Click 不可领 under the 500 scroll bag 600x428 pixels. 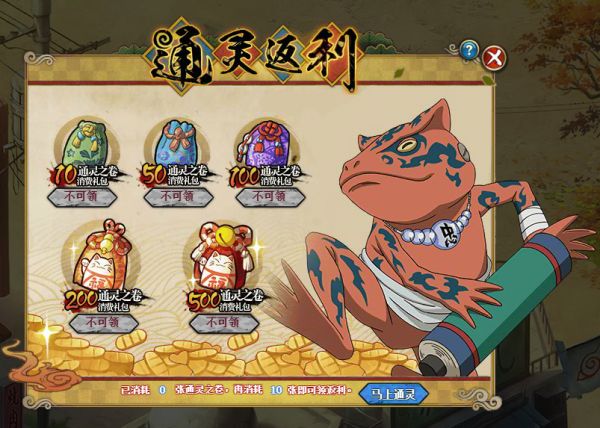221,323
